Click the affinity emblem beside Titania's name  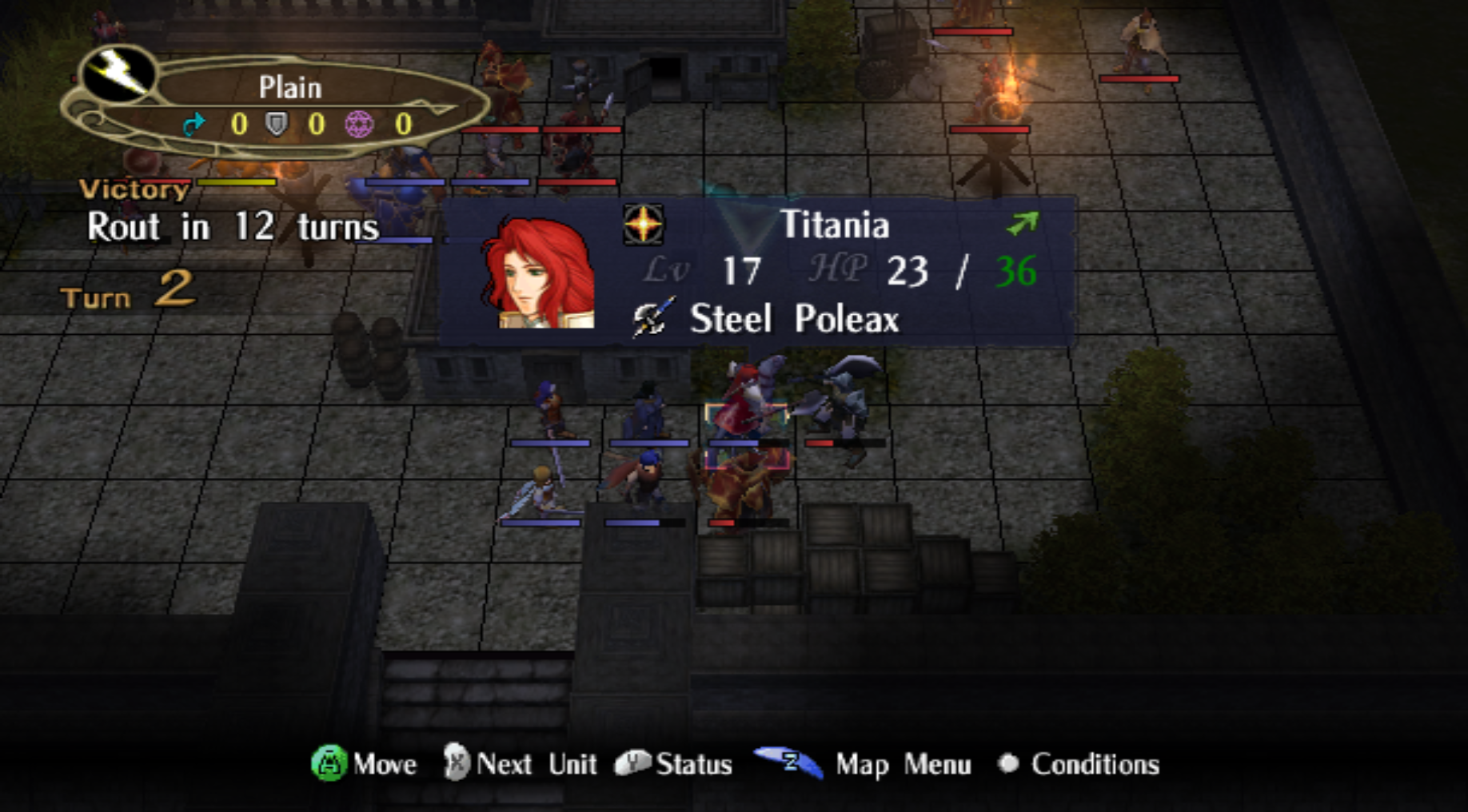click(x=644, y=225)
